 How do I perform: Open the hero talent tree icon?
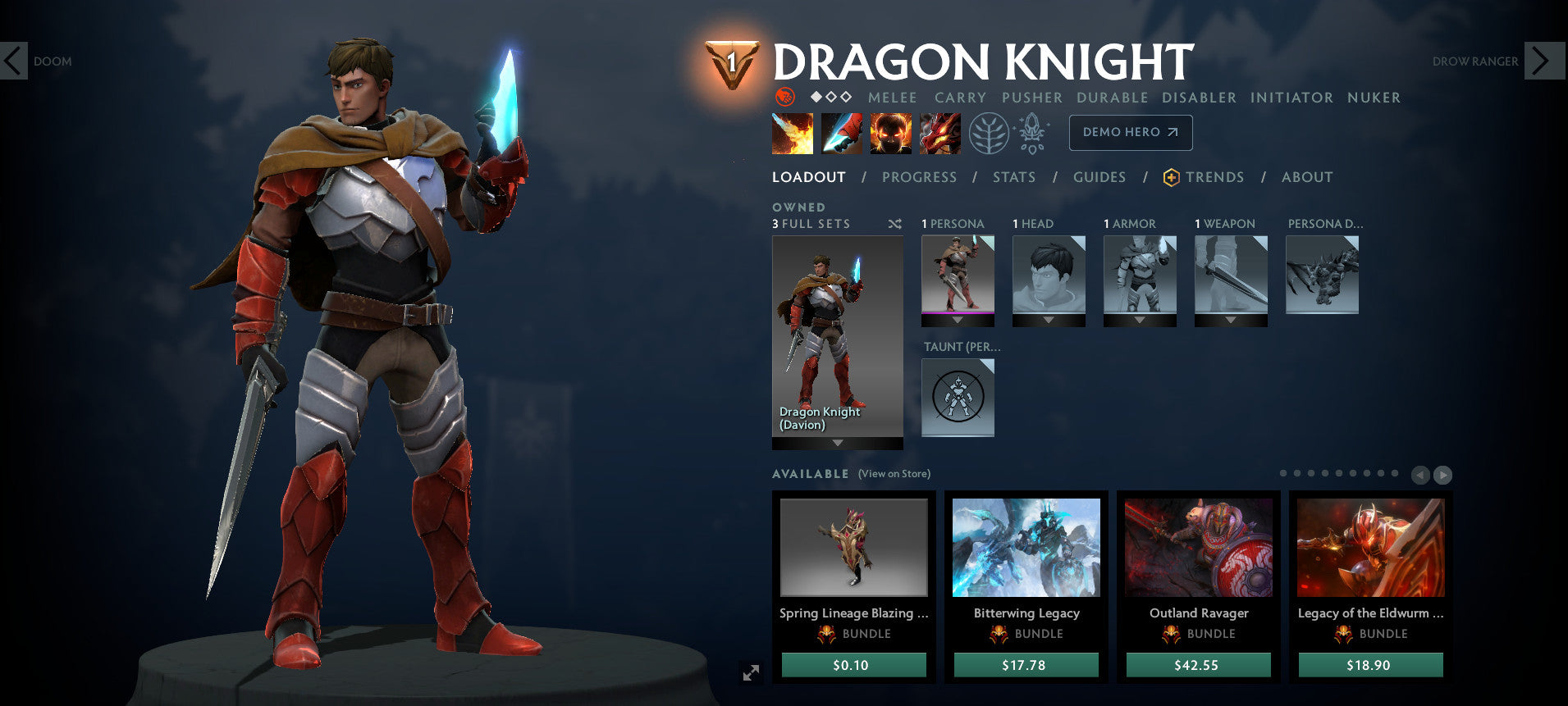point(991,132)
